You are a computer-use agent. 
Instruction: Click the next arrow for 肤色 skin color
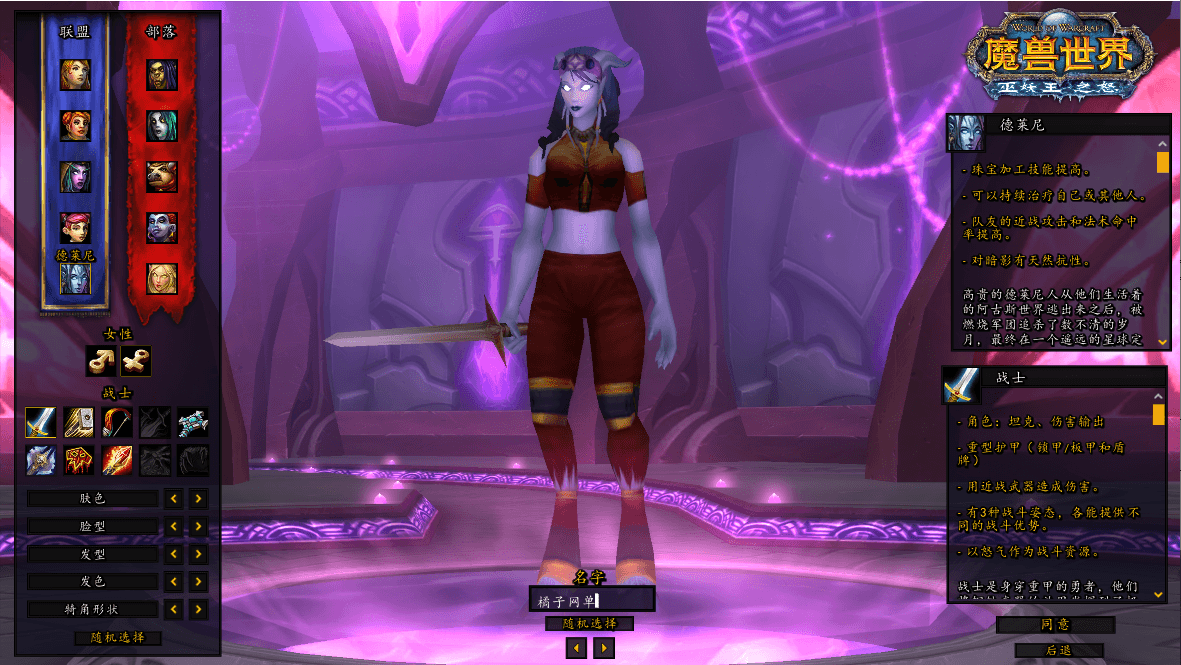[x=199, y=498]
